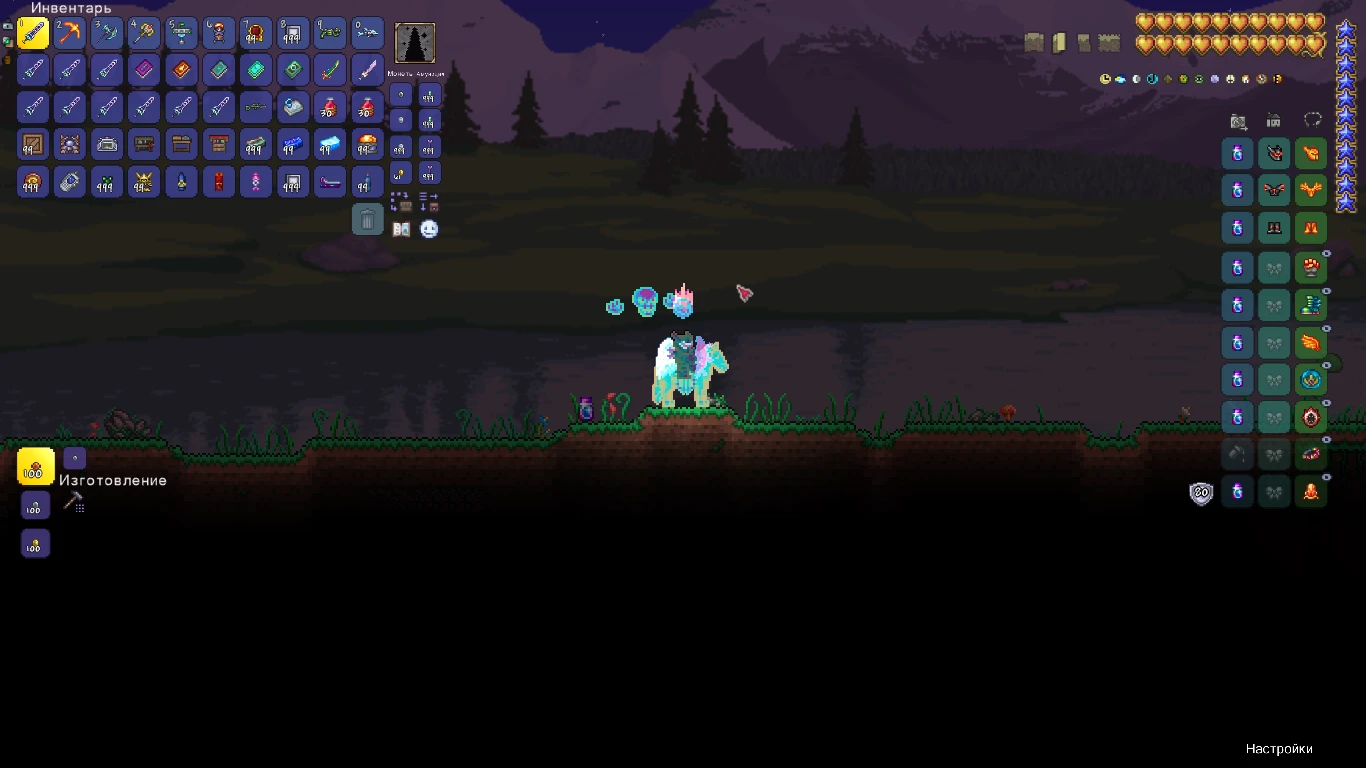This screenshot has height=768, width=1366.
Task: Click the defense shield showing 80
Action: tap(1201, 493)
